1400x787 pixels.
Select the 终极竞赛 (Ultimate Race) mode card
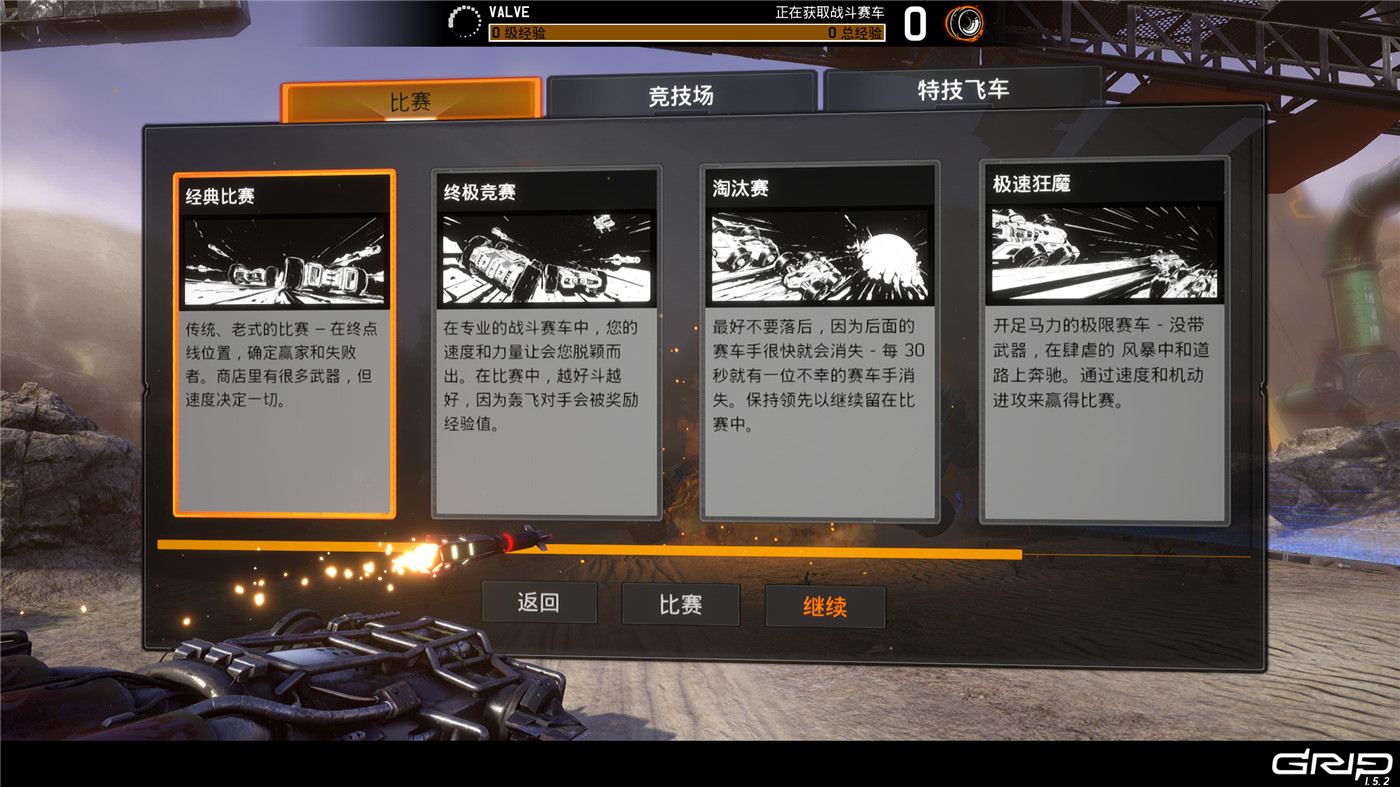(546, 345)
